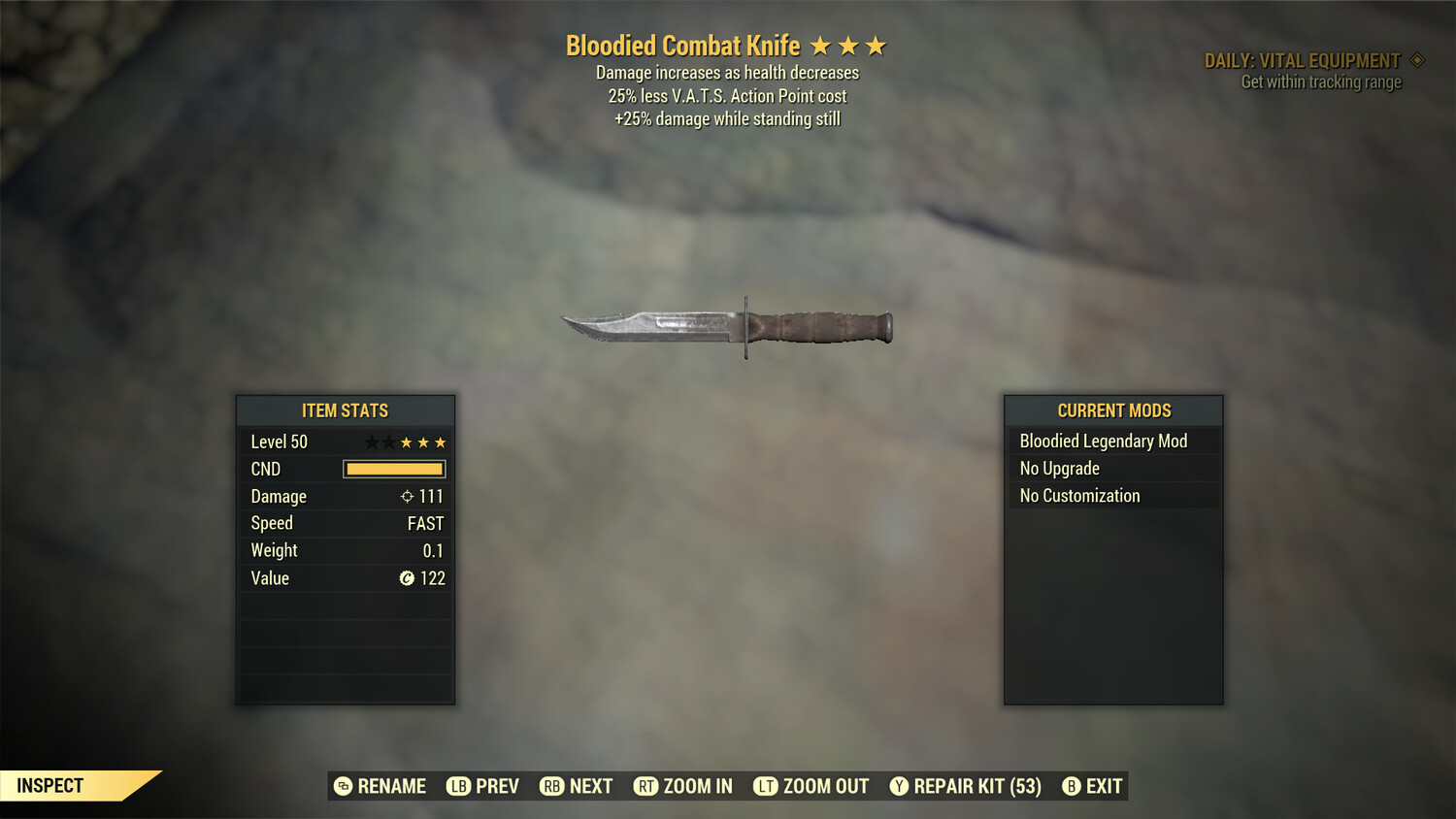Advance to the Next item
The height and width of the screenshot is (819, 1456).
577,786
